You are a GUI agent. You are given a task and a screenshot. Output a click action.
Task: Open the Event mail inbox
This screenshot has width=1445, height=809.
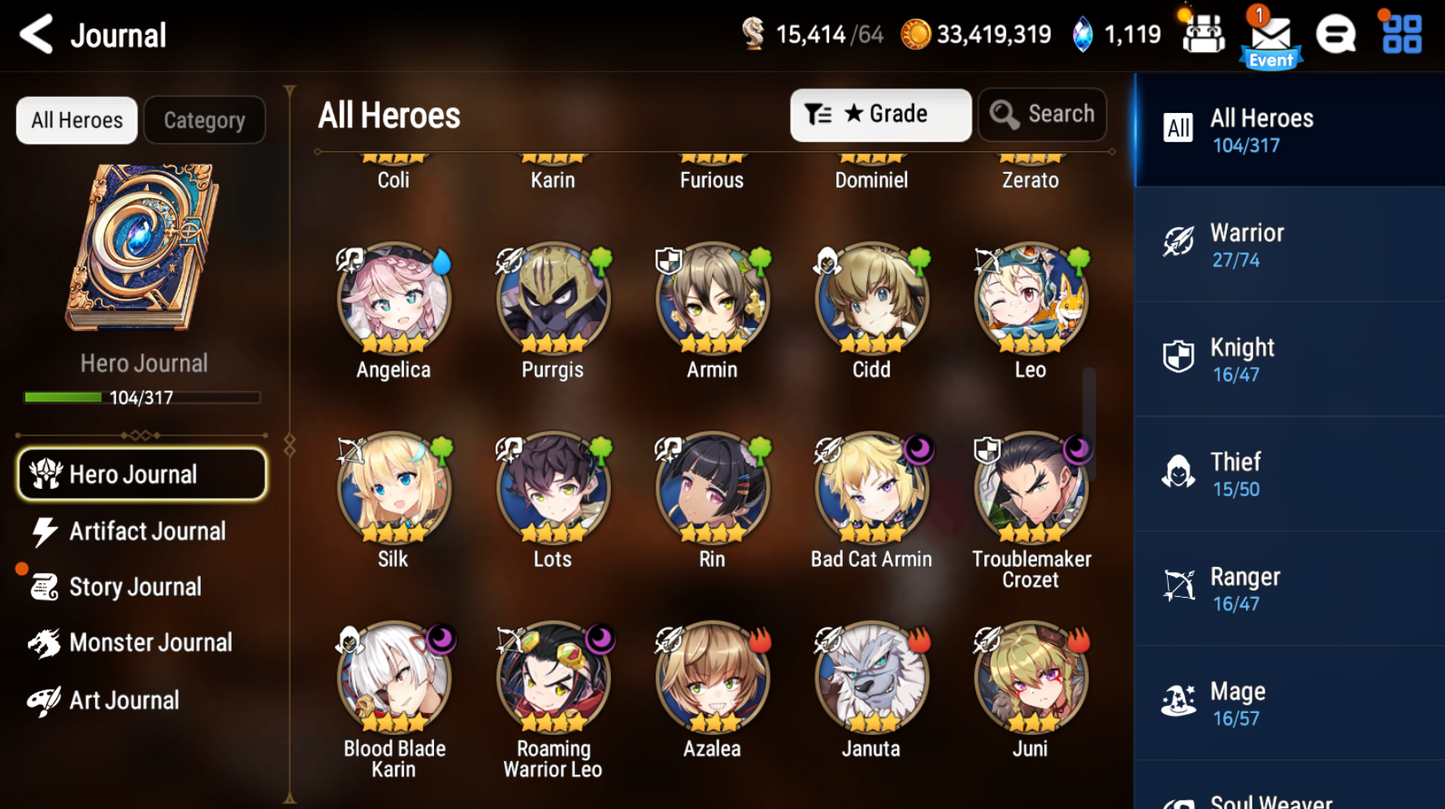[1270, 33]
